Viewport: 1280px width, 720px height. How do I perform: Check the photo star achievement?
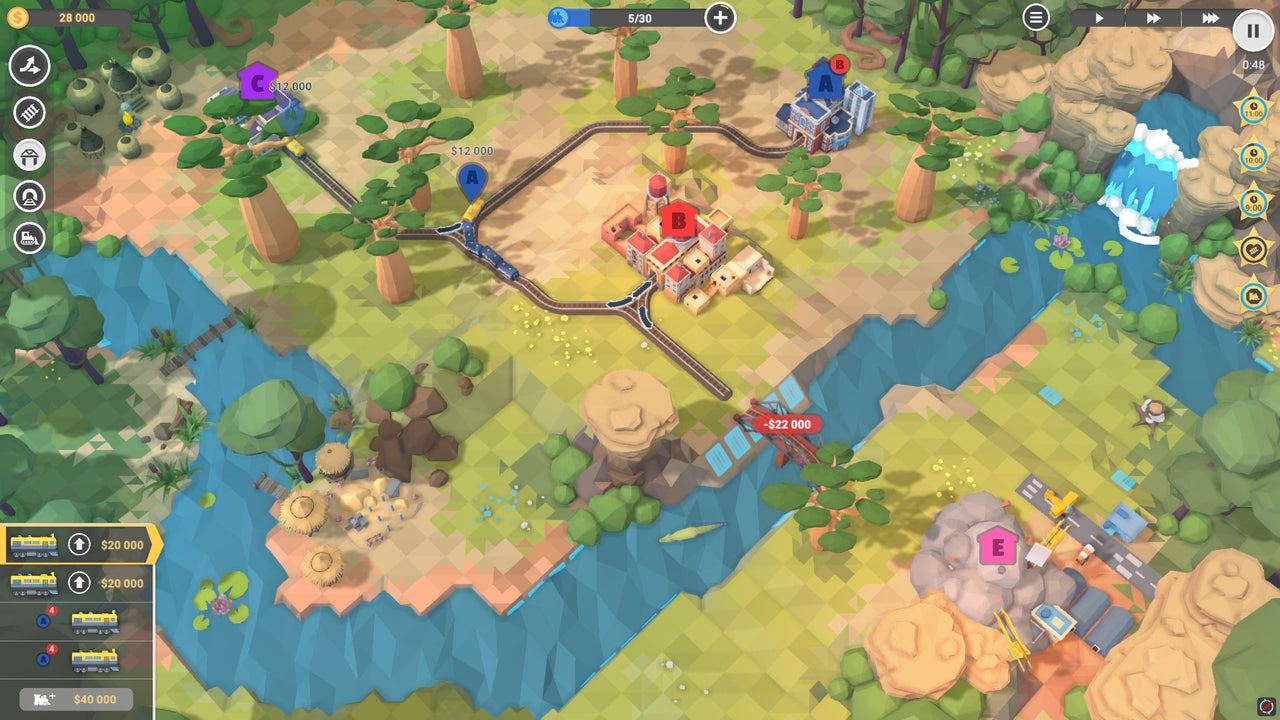[1254, 294]
